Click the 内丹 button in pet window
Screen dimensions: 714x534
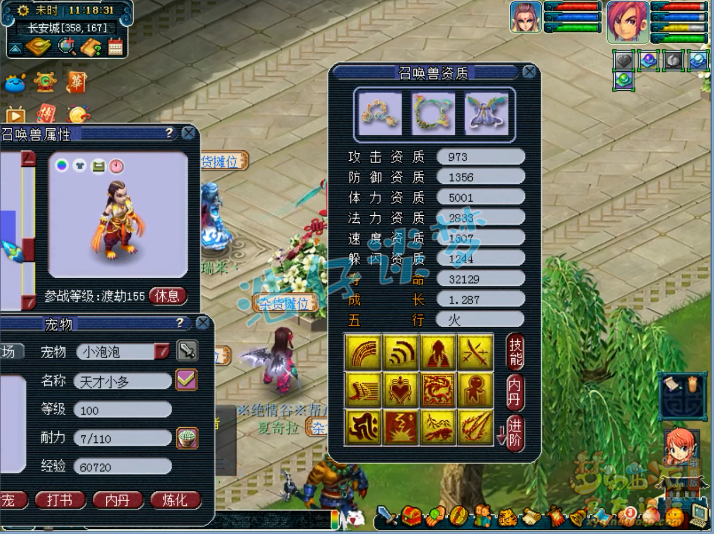click(118, 500)
